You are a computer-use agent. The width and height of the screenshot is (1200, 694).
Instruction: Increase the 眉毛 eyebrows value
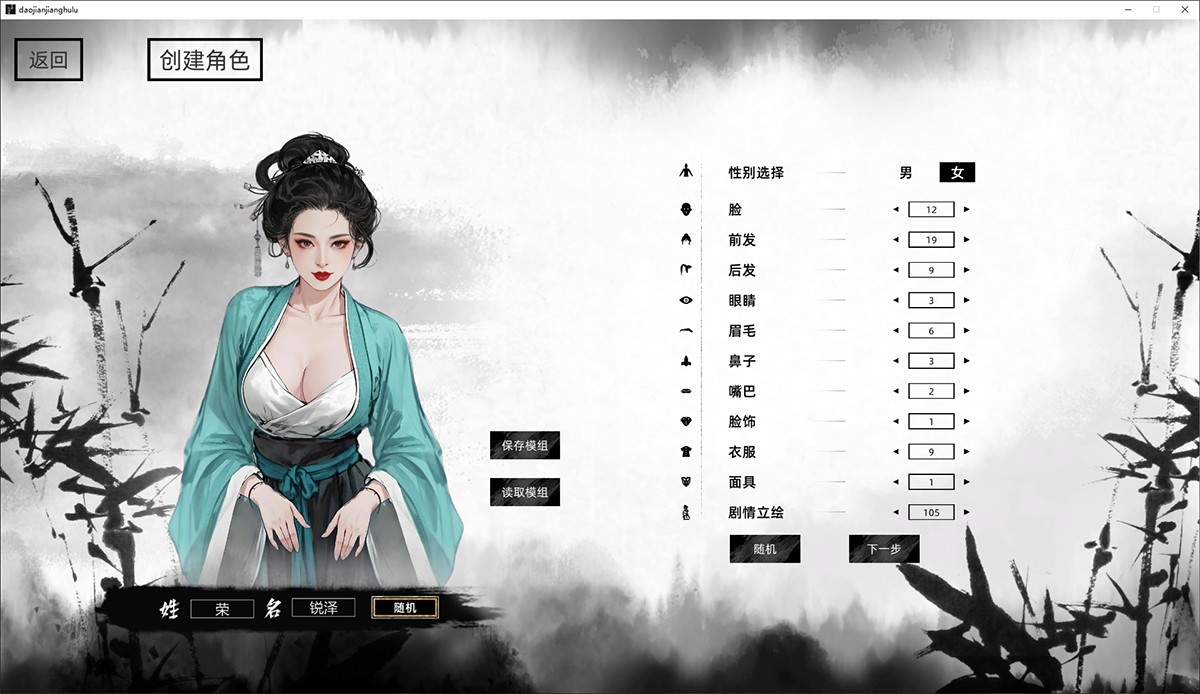pyautogui.click(x=966, y=331)
